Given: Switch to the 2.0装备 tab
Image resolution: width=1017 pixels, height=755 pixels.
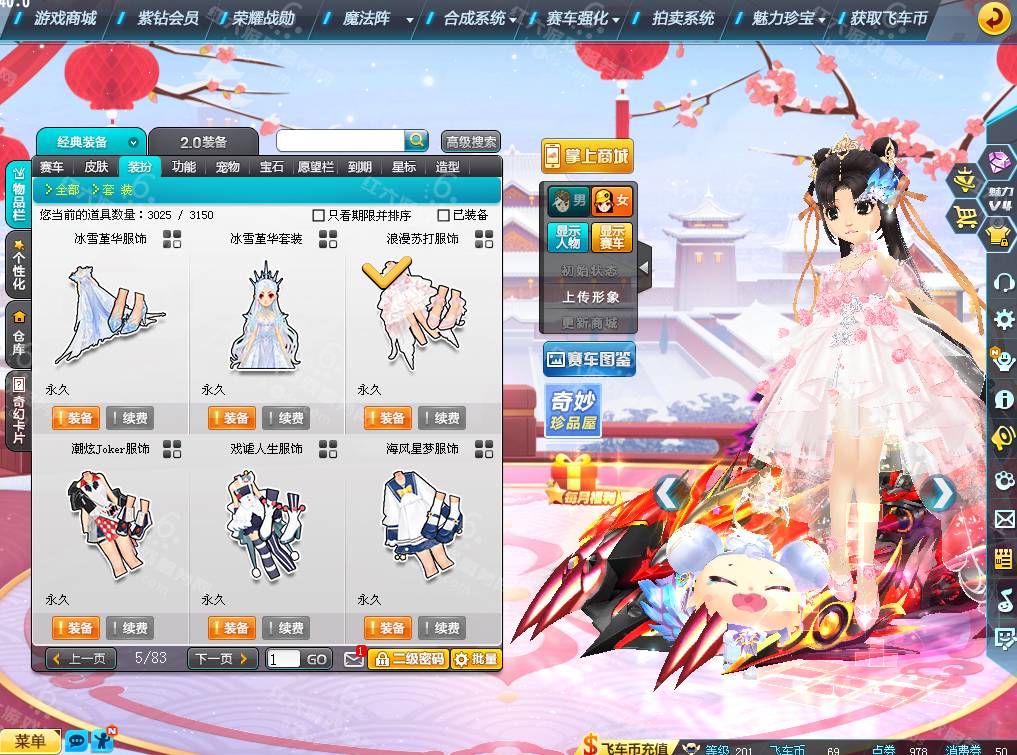Looking at the screenshot, I should [203, 142].
